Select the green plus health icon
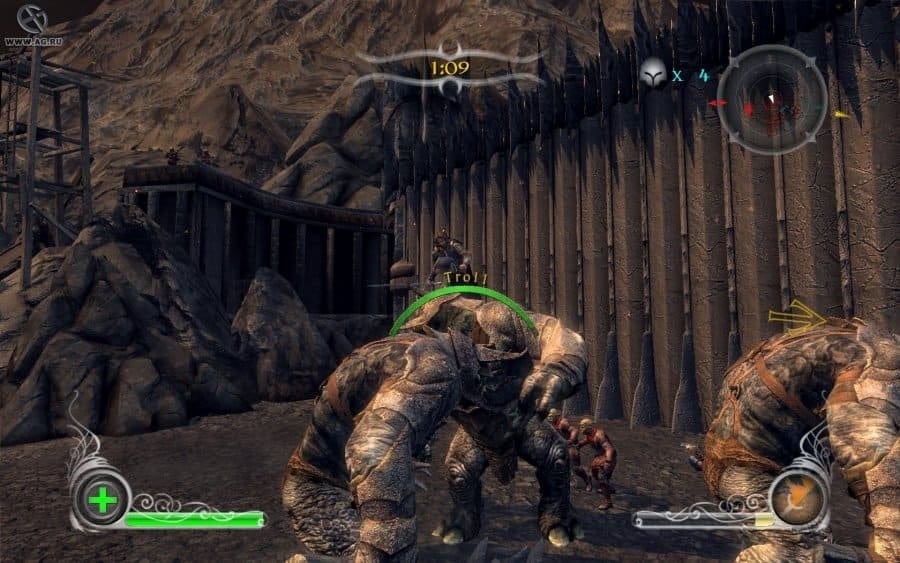The height and width of the screenshot is (563, 900). pyautogui.click(x=101, y=499)
